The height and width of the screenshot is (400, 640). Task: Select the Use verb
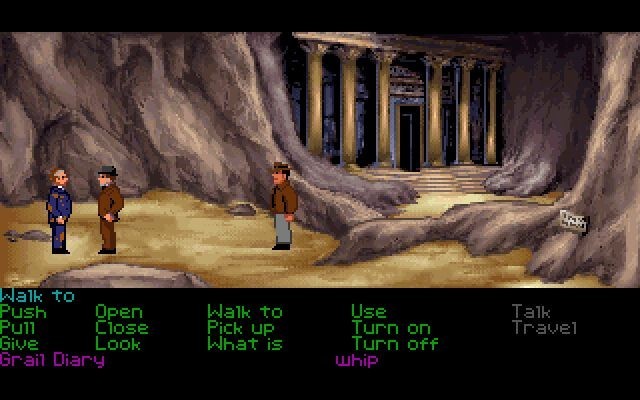368,312
